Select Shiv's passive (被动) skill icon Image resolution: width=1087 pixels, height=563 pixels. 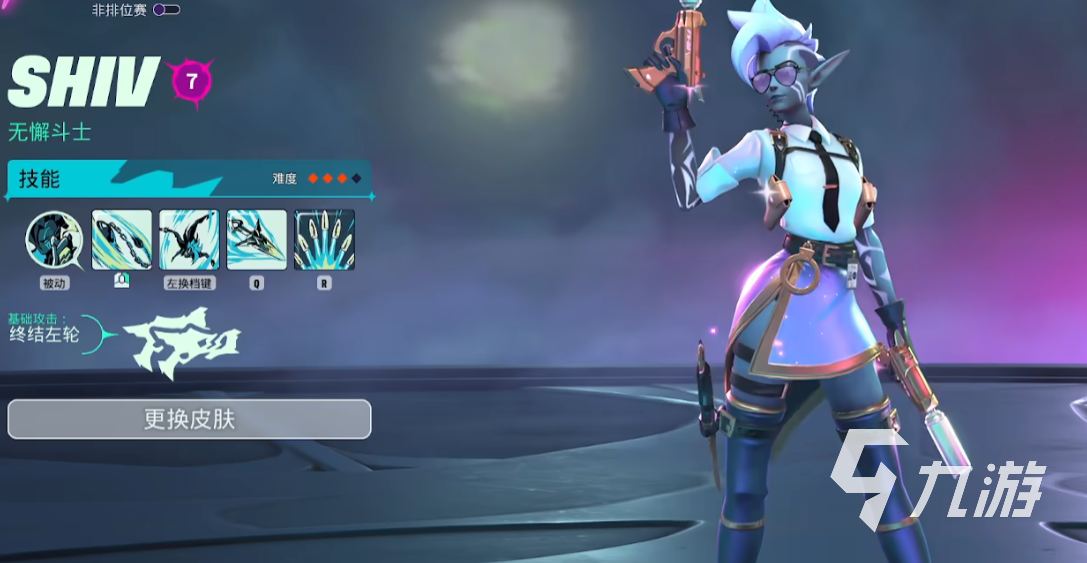click(x=54, y=240)
